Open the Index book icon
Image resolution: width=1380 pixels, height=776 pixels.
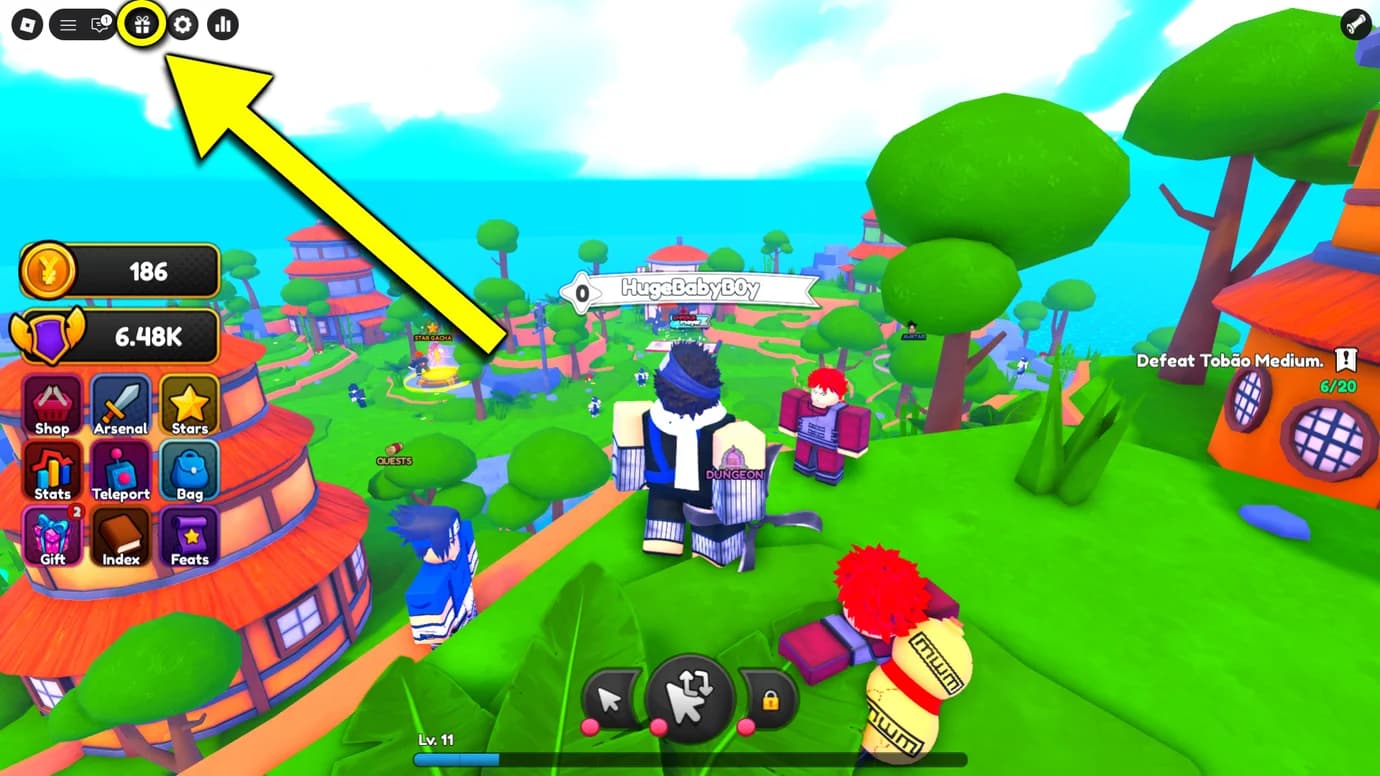pyautogui.click(x=120, y=536)
